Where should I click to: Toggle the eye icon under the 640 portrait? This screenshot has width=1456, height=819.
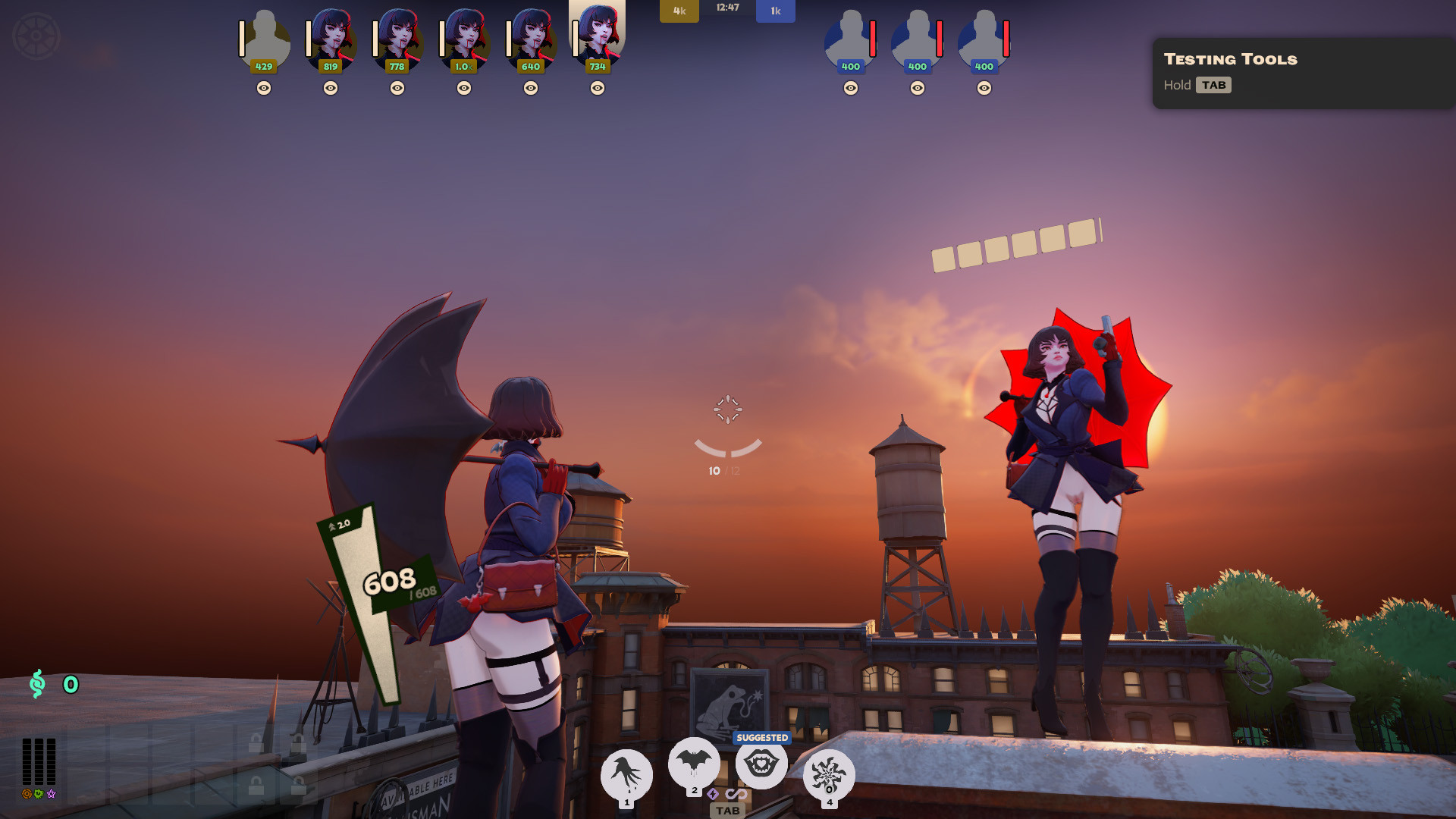click(531, 88)
